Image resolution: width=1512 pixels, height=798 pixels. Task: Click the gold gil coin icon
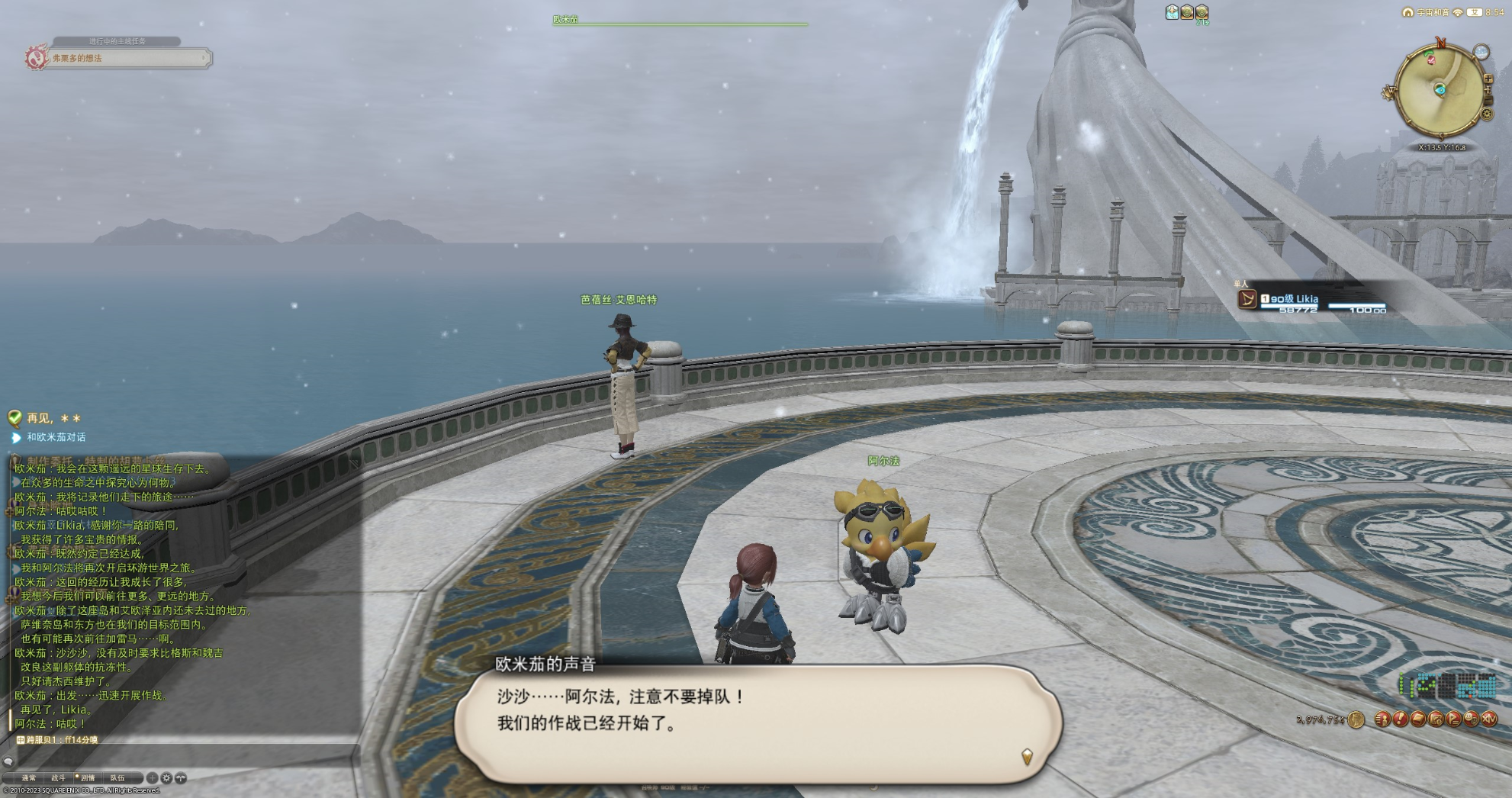[1356, 719]
